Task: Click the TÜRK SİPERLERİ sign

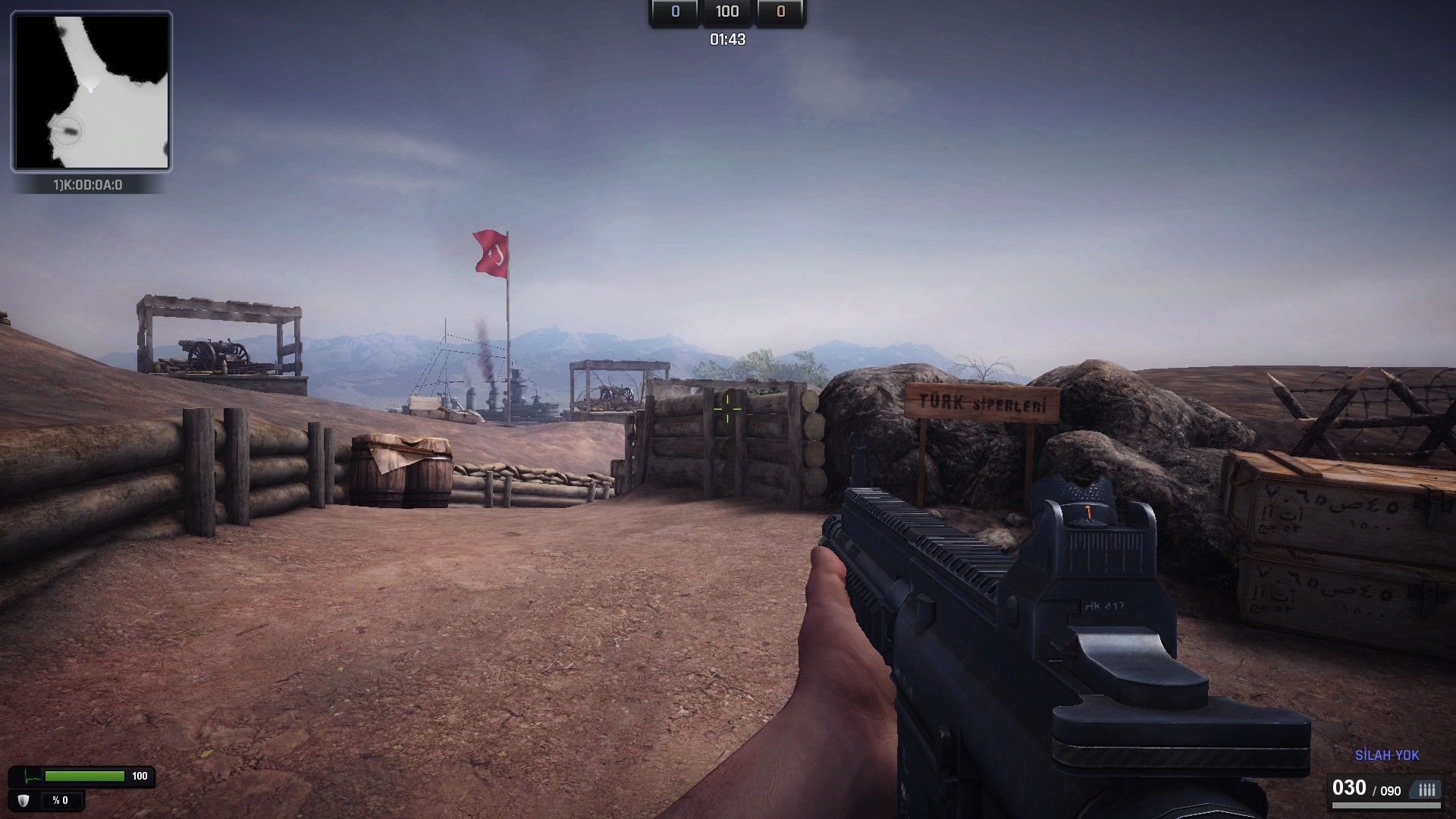Action: coord(981,402)
